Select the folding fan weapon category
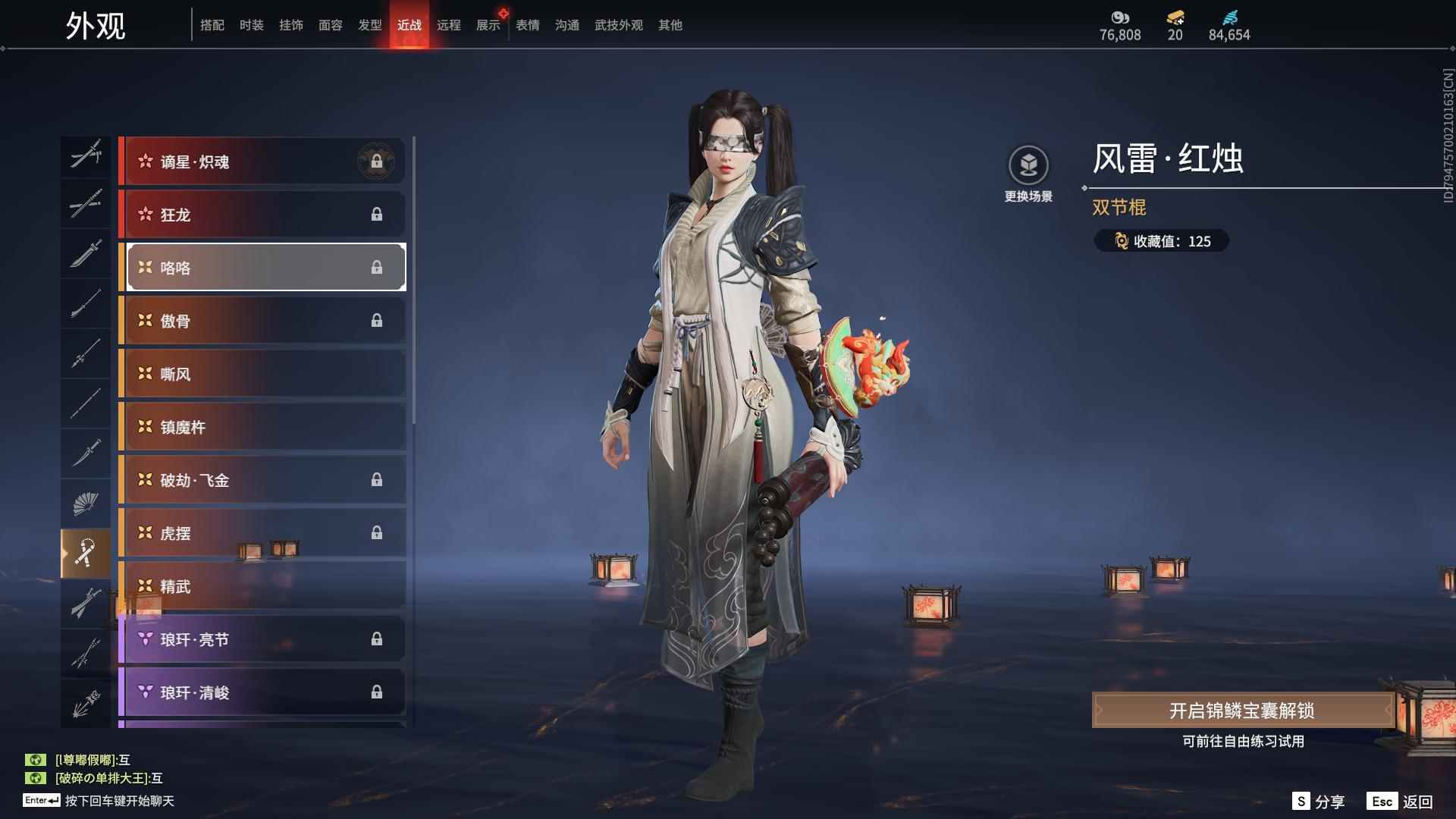This screenshot has height=819, width=1456. coord(85,504)
